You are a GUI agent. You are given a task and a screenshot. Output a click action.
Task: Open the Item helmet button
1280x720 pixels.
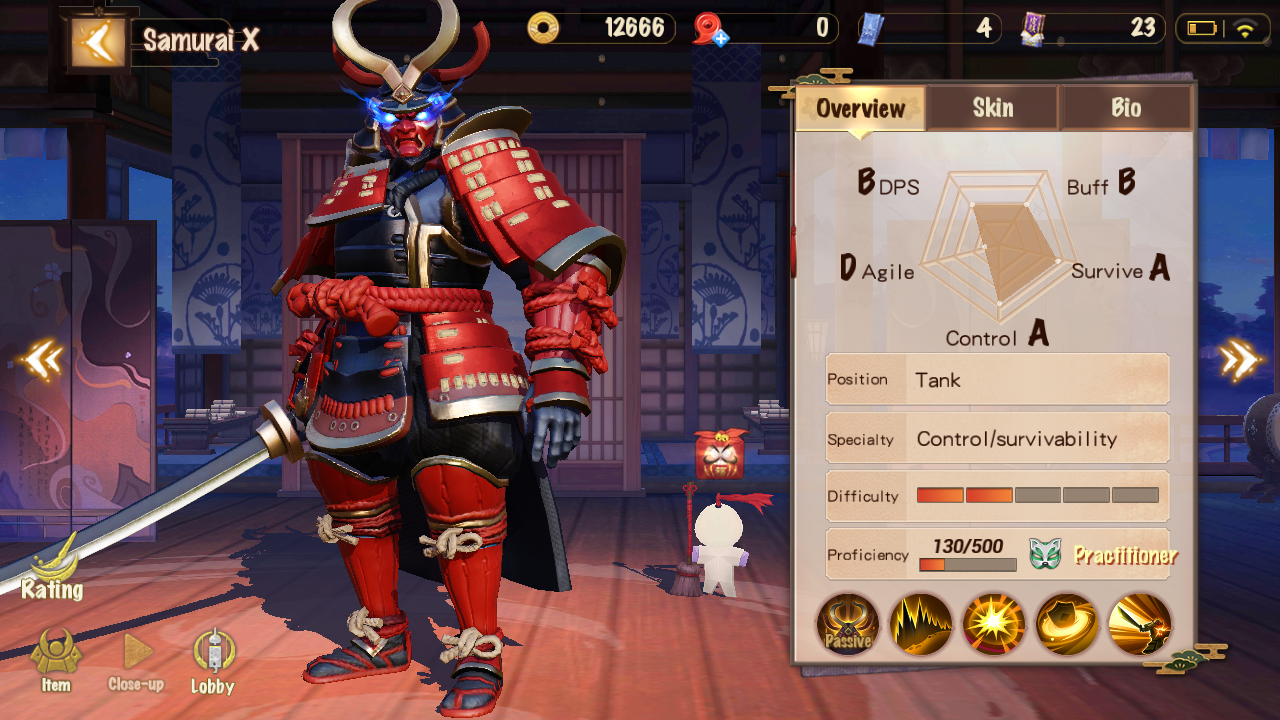tap(56, 659)
